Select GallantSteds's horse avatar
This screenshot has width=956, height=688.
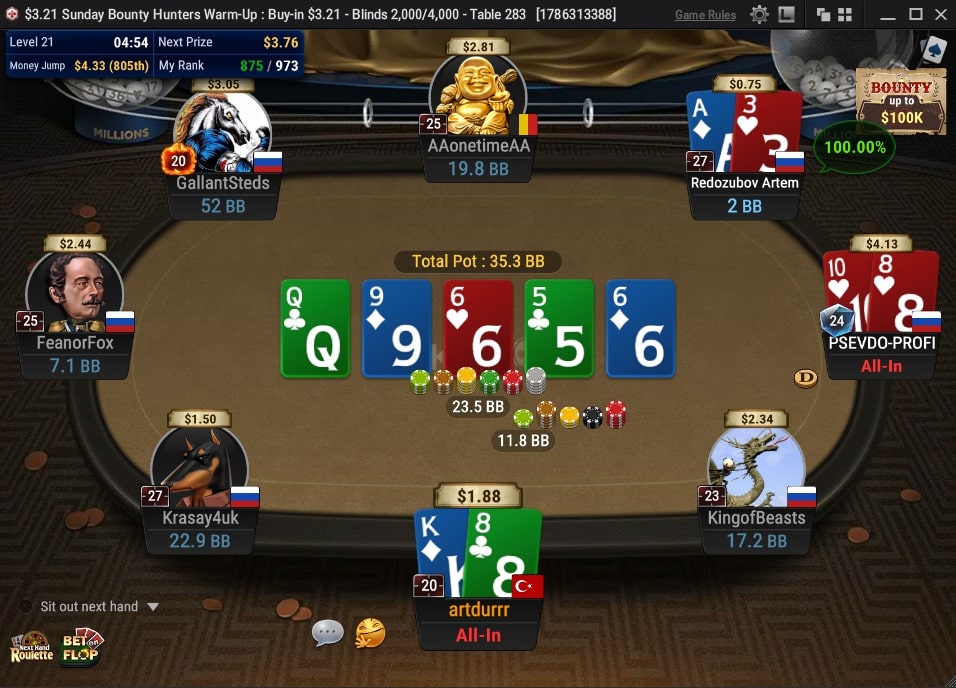[221, 133]
